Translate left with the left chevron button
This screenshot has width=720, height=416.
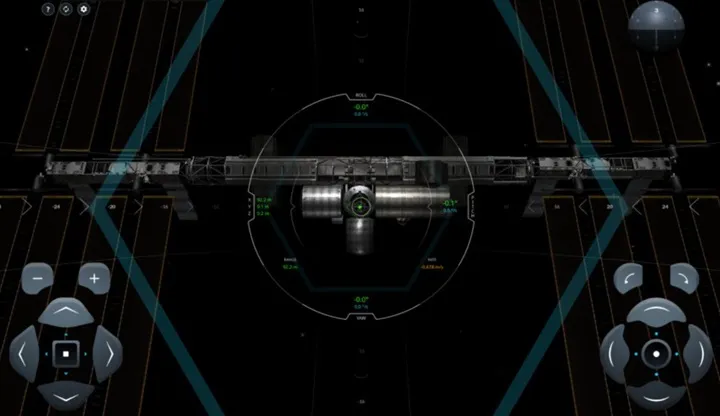(25, 353)
